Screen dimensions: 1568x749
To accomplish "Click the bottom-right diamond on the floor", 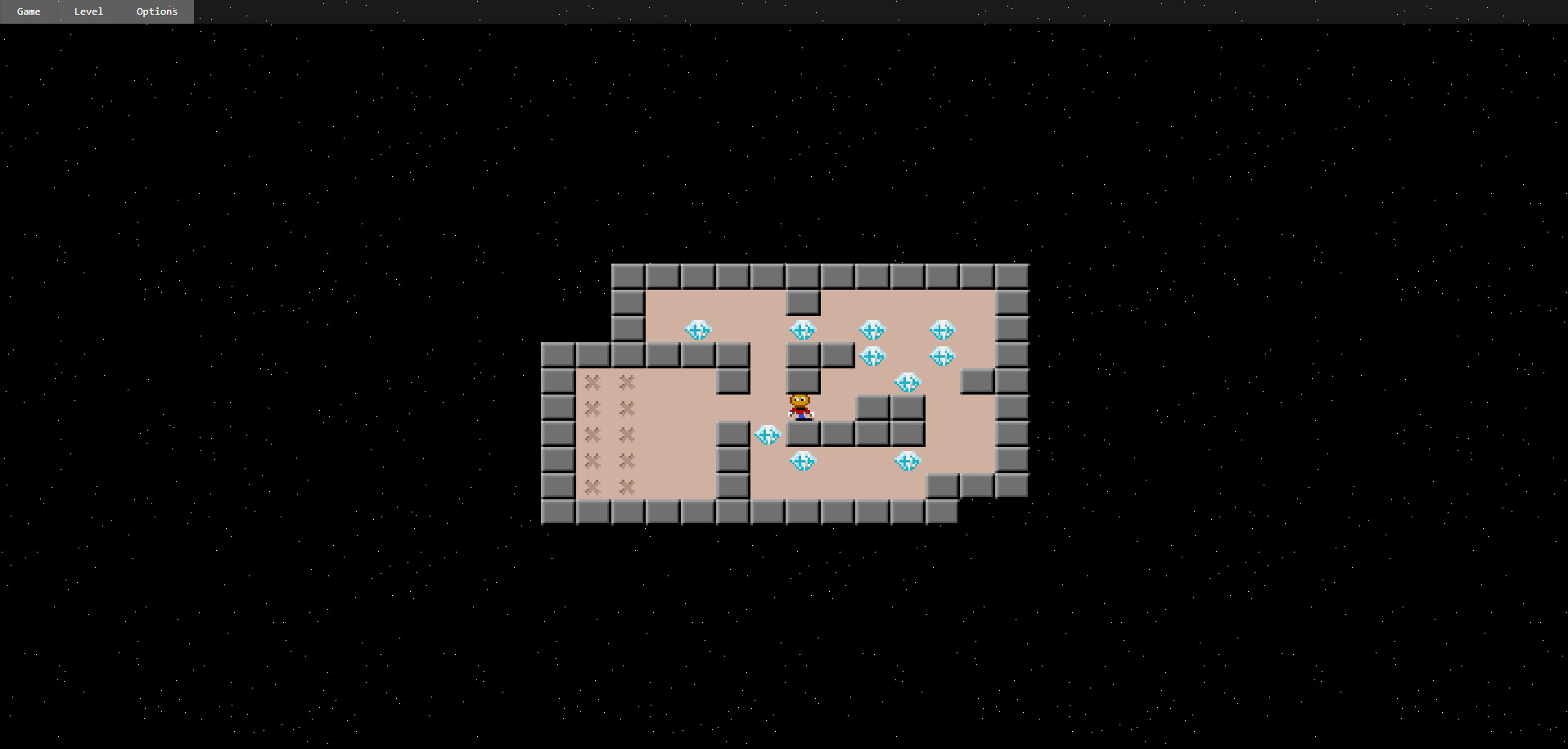I will [x=907, y=461].
